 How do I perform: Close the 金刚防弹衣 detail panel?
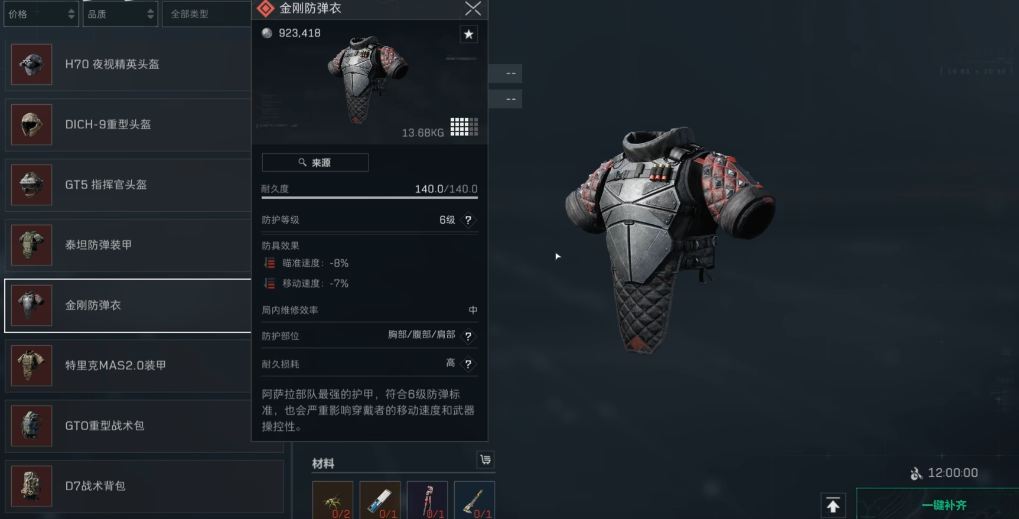473,9
